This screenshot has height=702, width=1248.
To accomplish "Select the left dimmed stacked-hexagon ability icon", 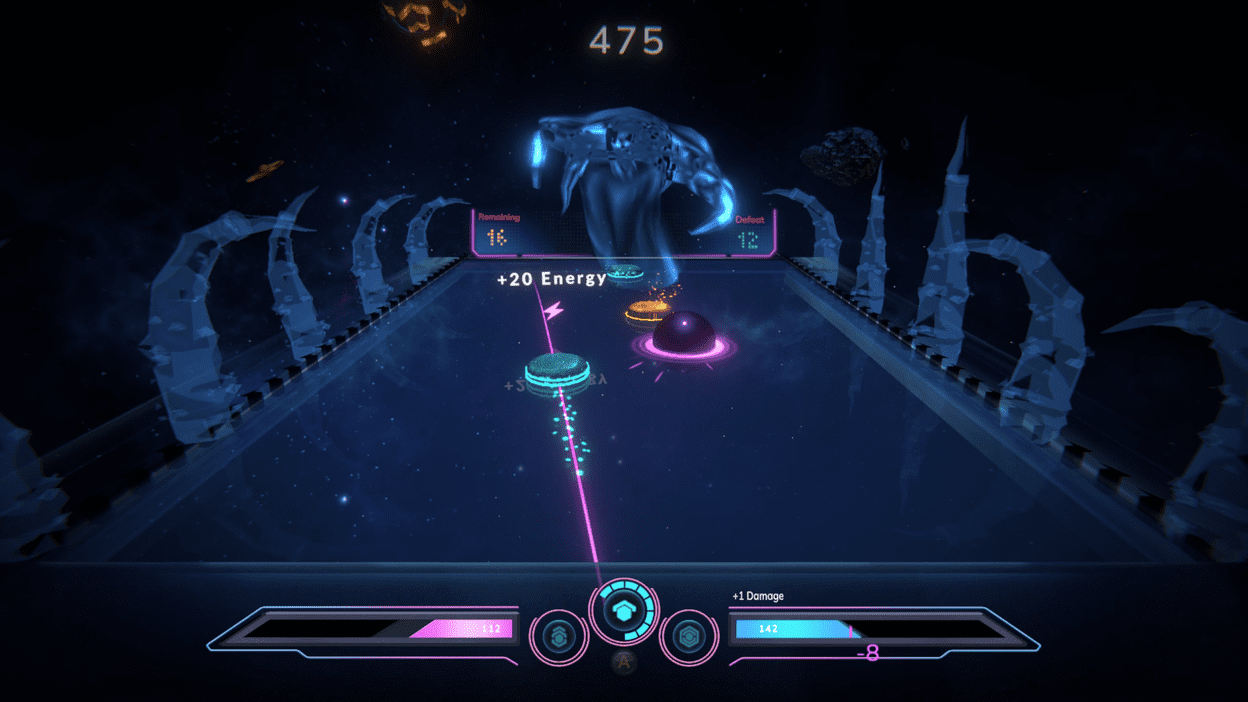I will [x=558, y=636].
